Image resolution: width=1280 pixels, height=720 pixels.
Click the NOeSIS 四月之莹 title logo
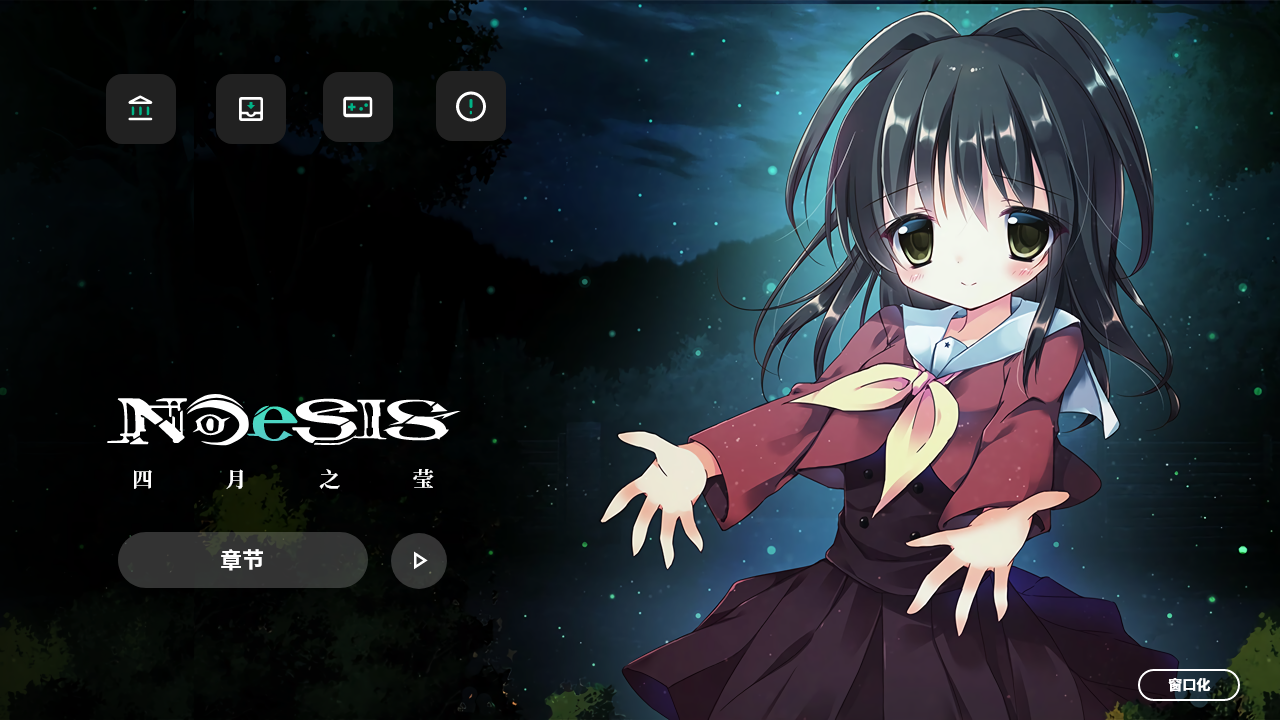coord(283,440)
